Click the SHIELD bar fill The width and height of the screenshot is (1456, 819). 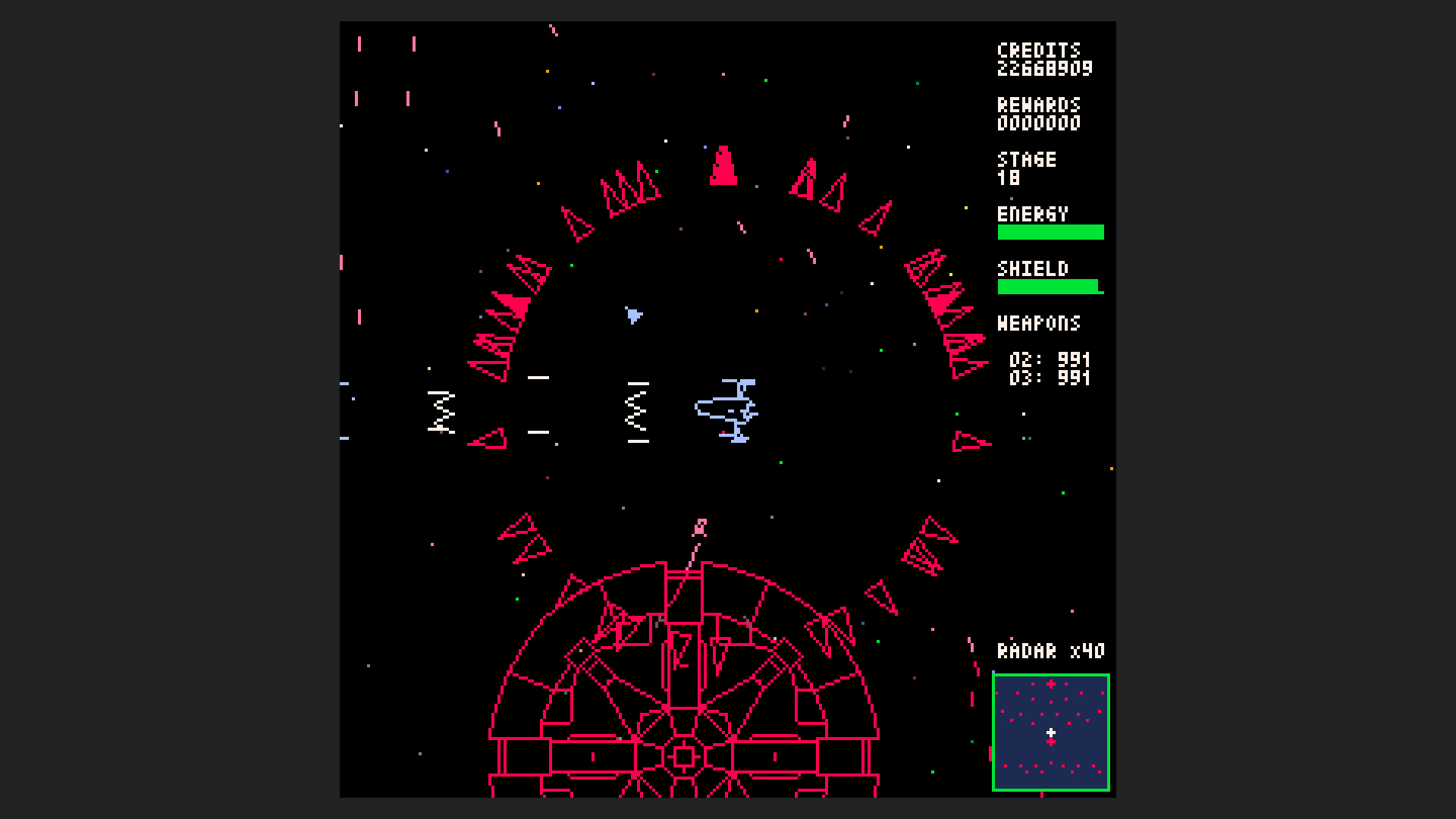pos(1049,287)
